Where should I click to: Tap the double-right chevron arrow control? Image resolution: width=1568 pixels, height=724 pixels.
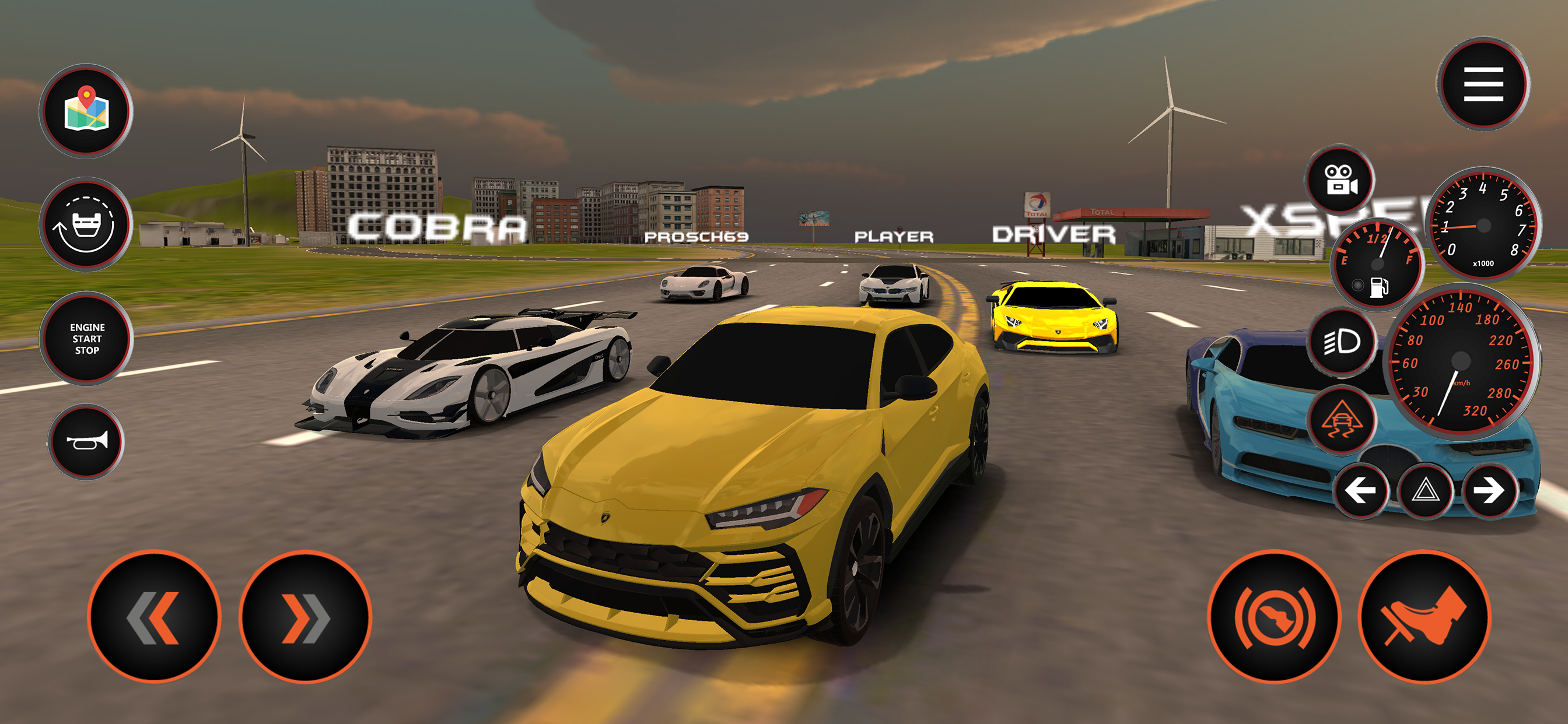click(x=307, y=616)
